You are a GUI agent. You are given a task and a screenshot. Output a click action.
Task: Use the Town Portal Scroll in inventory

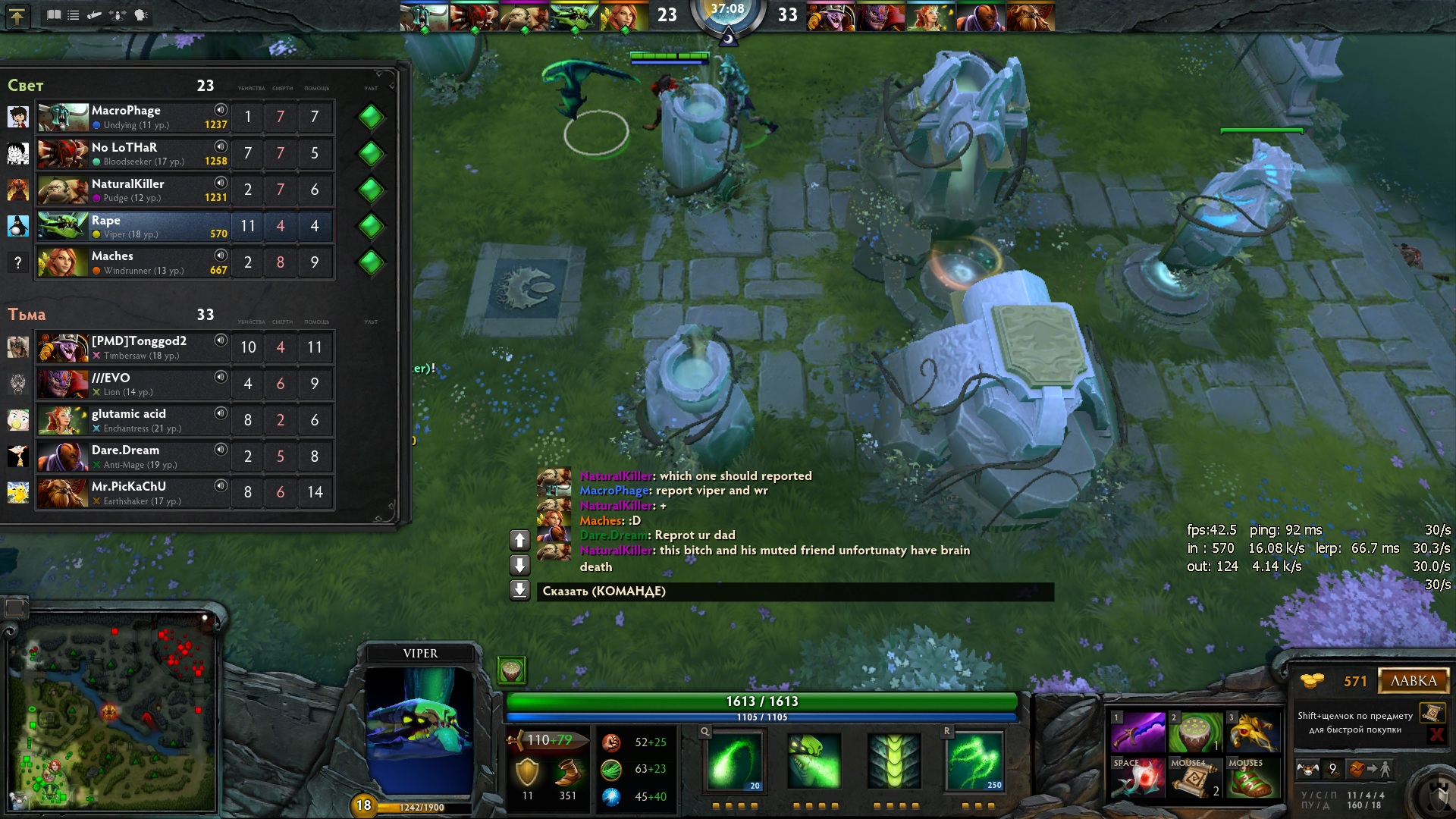pyautogui.click(x=1195, y=777)
